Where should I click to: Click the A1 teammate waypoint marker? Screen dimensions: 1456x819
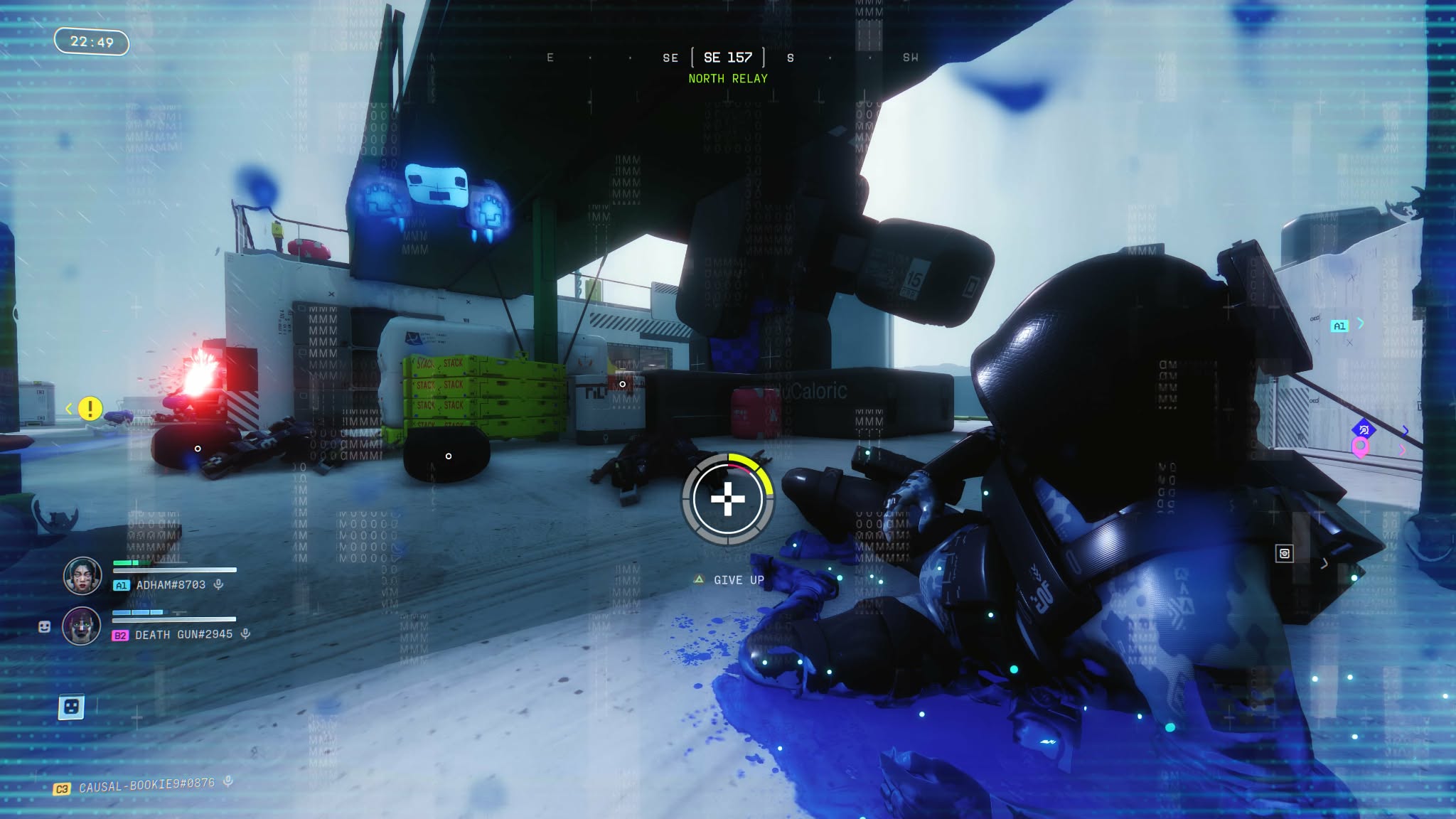[1339, 326]
